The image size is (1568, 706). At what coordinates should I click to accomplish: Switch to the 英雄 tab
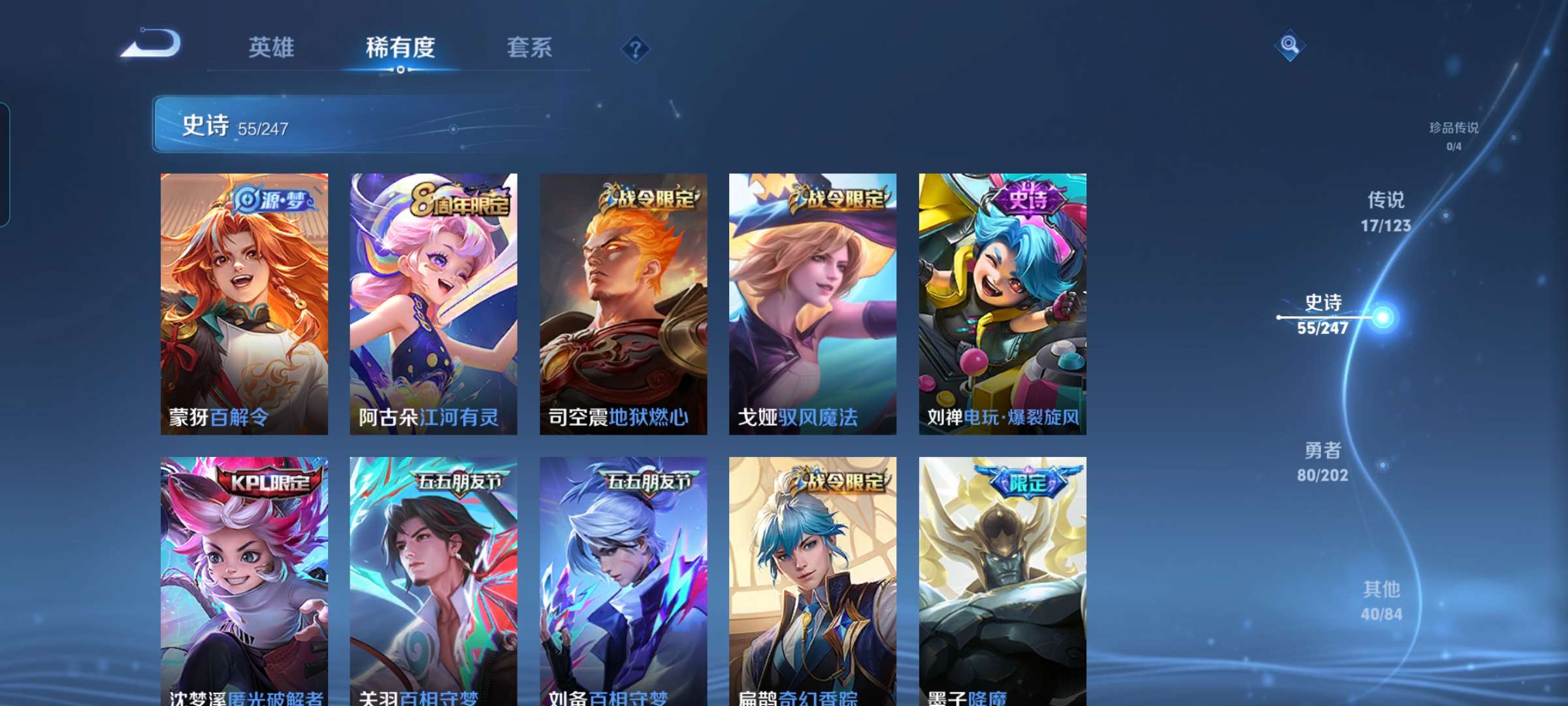coord(272,48)
